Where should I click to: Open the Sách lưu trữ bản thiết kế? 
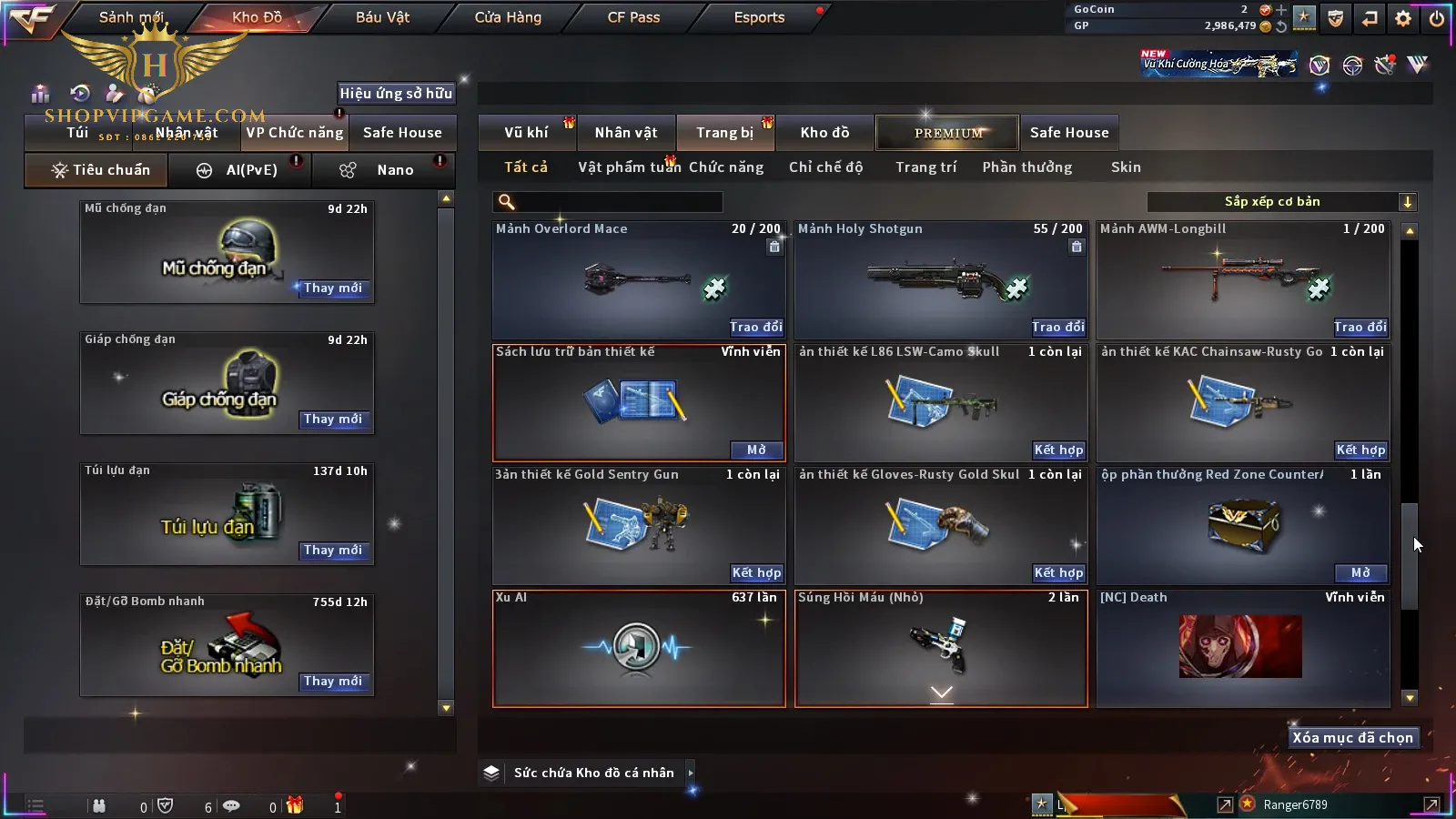point(755,450)
